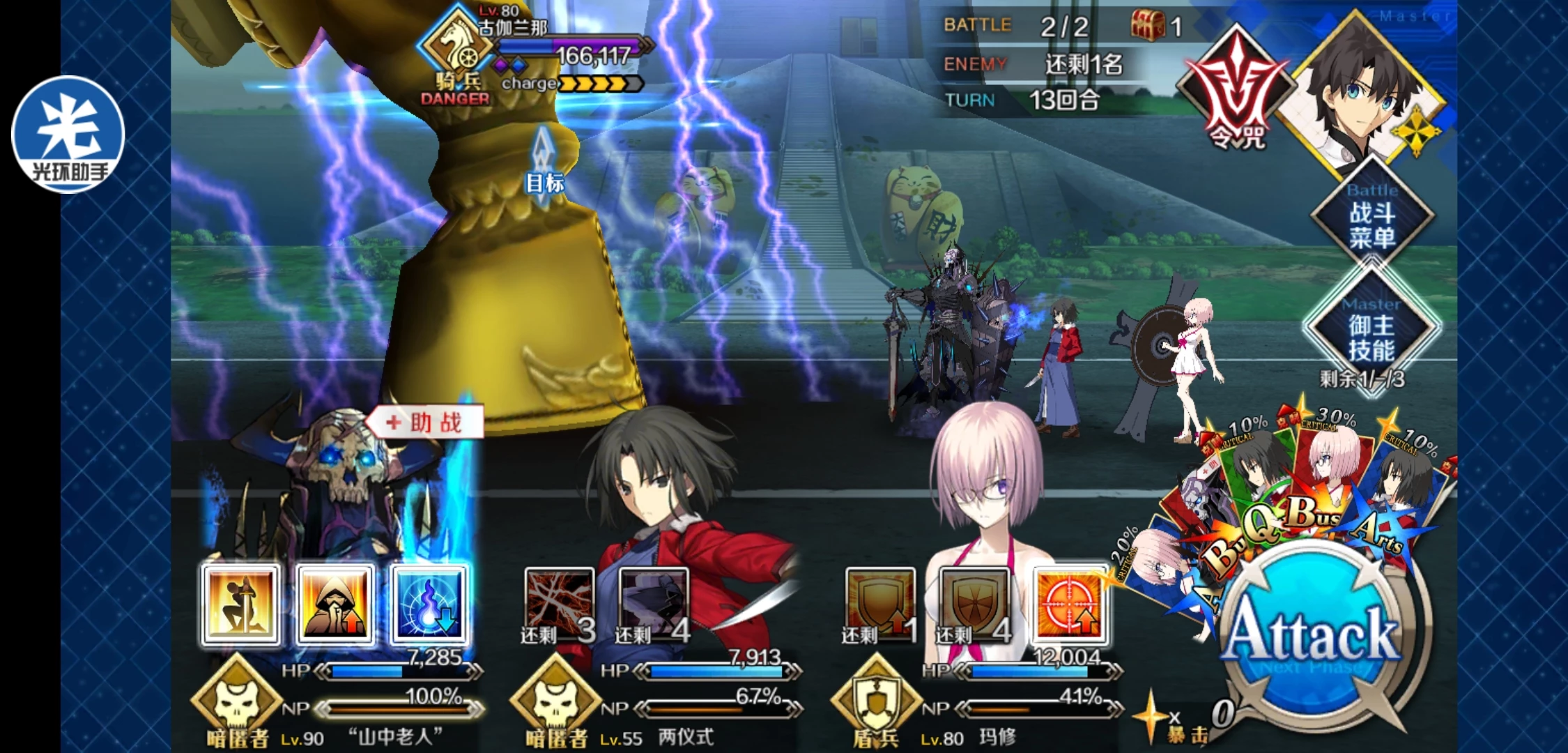Select Mash's red crosshair target skill
This screenshot has width=1568, height=753.
(x=1070, y=605)
